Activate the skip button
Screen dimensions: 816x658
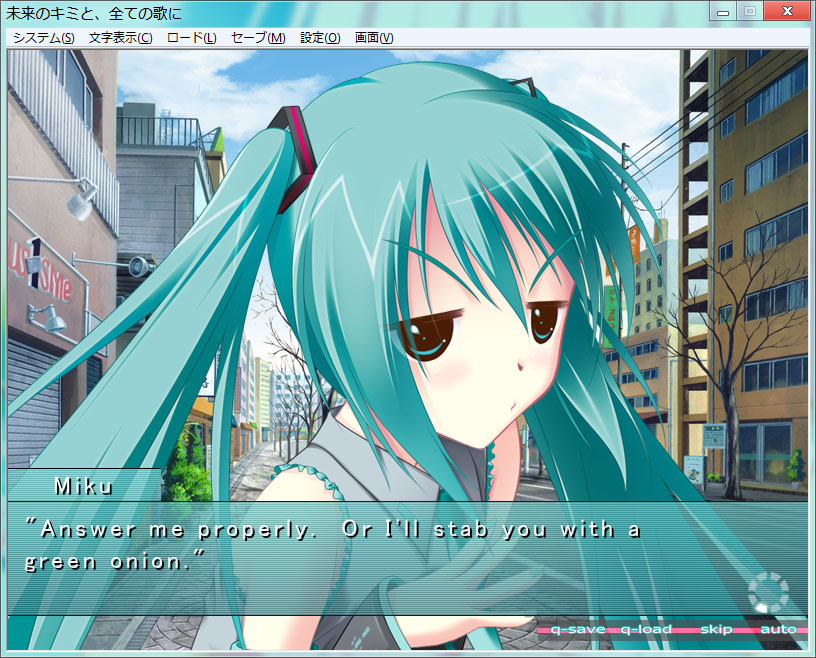[x=715, y=629]
